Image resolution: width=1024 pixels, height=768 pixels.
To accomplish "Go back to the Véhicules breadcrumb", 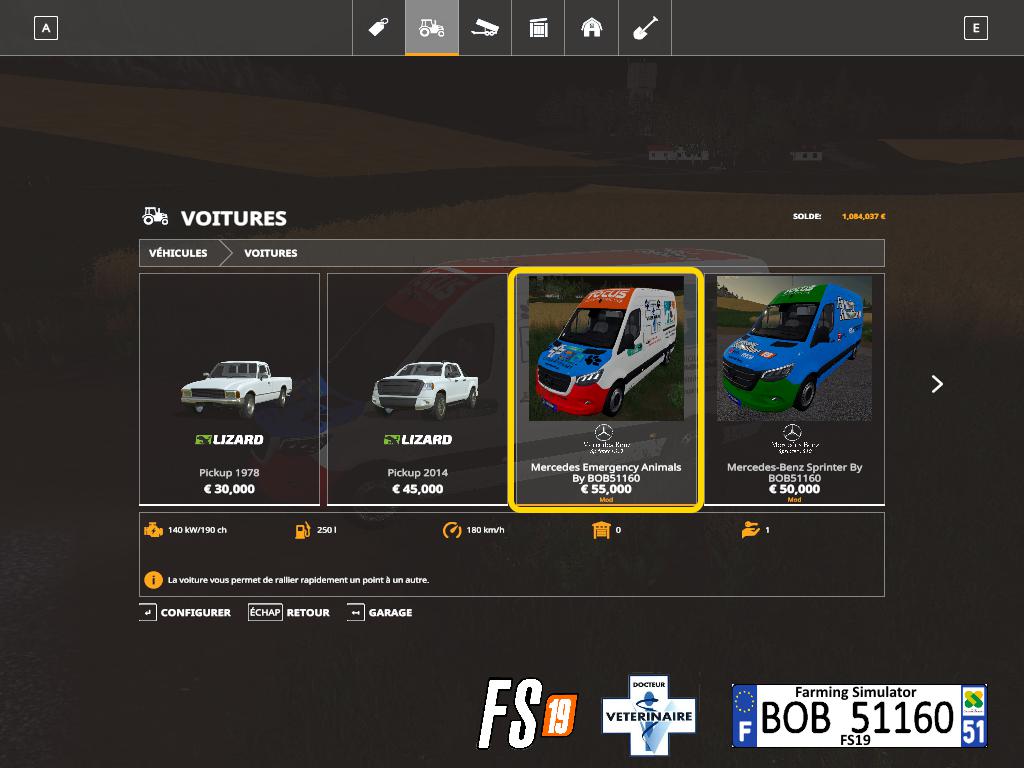I will coord(178,253).
